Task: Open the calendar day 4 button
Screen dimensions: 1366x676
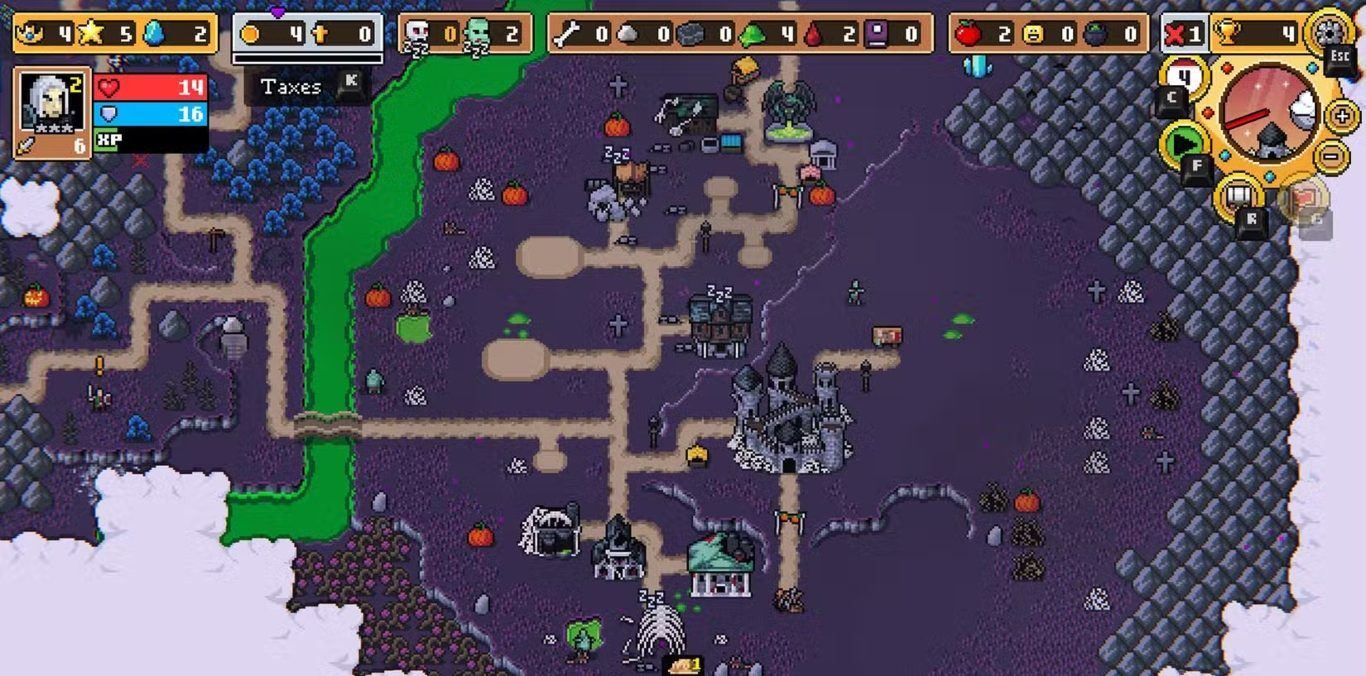Action: [1186, 77]
